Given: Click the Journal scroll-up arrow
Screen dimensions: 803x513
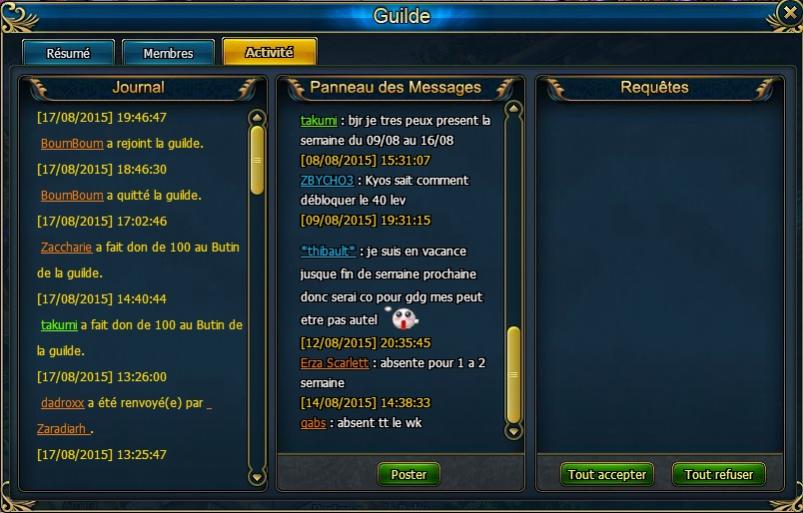Looking at the screenshot, I should click(257, 116).
